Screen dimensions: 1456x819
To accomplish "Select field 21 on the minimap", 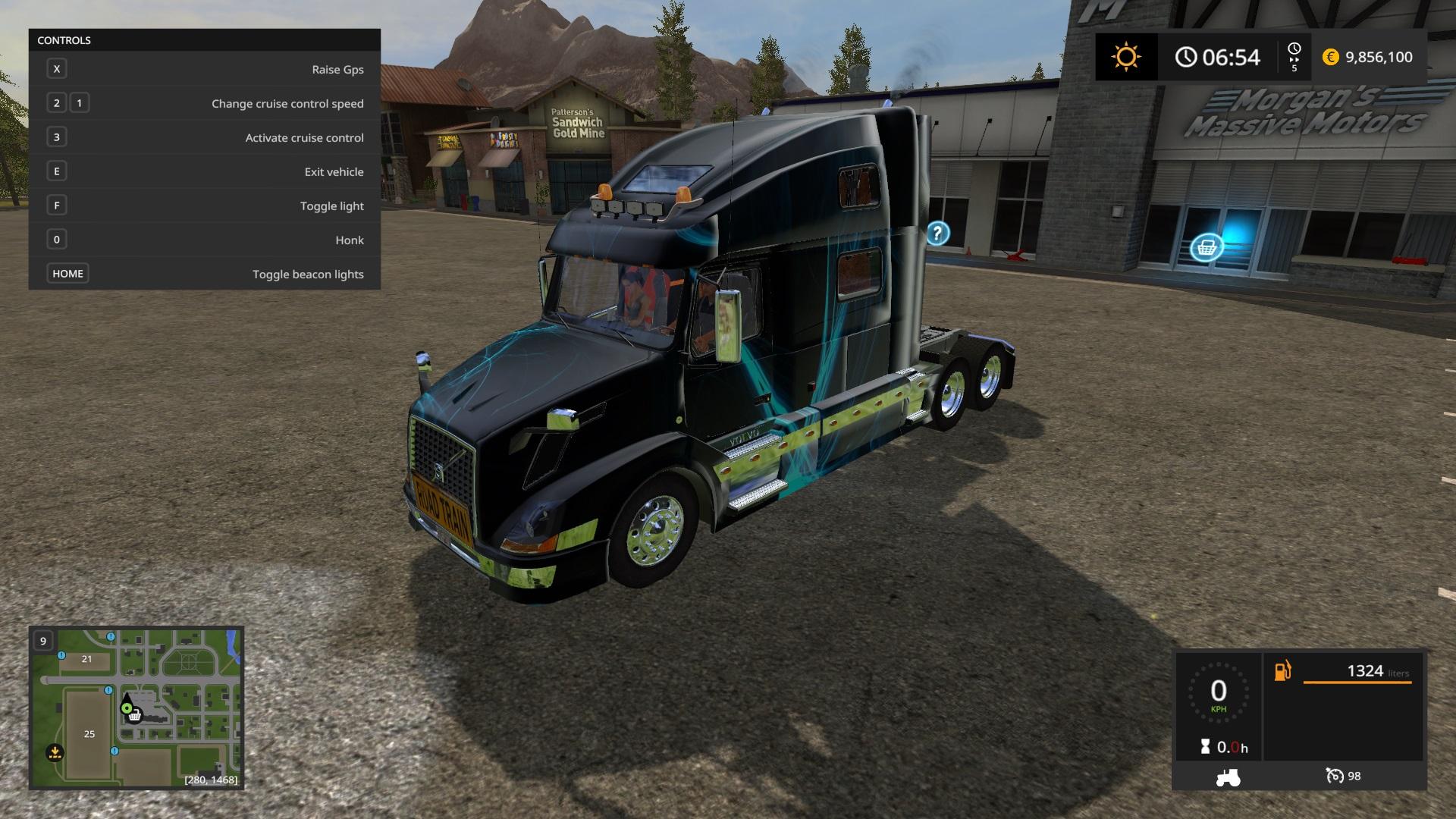I will click(86, 659).
